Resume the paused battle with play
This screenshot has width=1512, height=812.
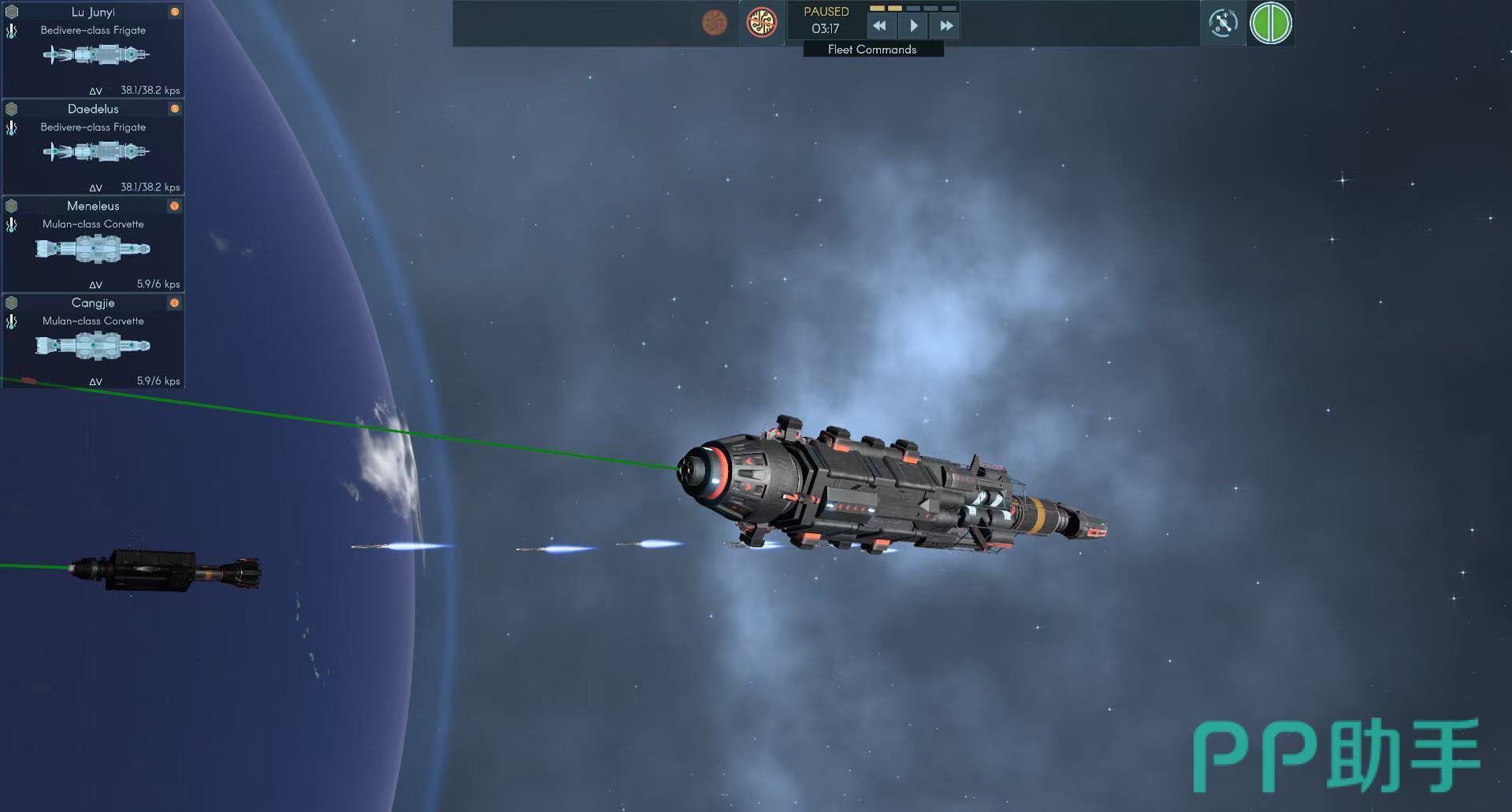click(x=913, y=26)
